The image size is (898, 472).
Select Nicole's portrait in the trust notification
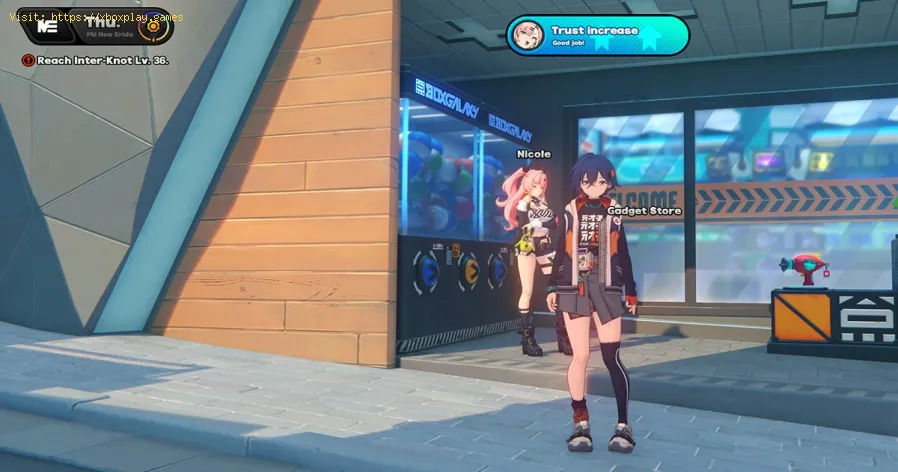[x=528, y=36]
